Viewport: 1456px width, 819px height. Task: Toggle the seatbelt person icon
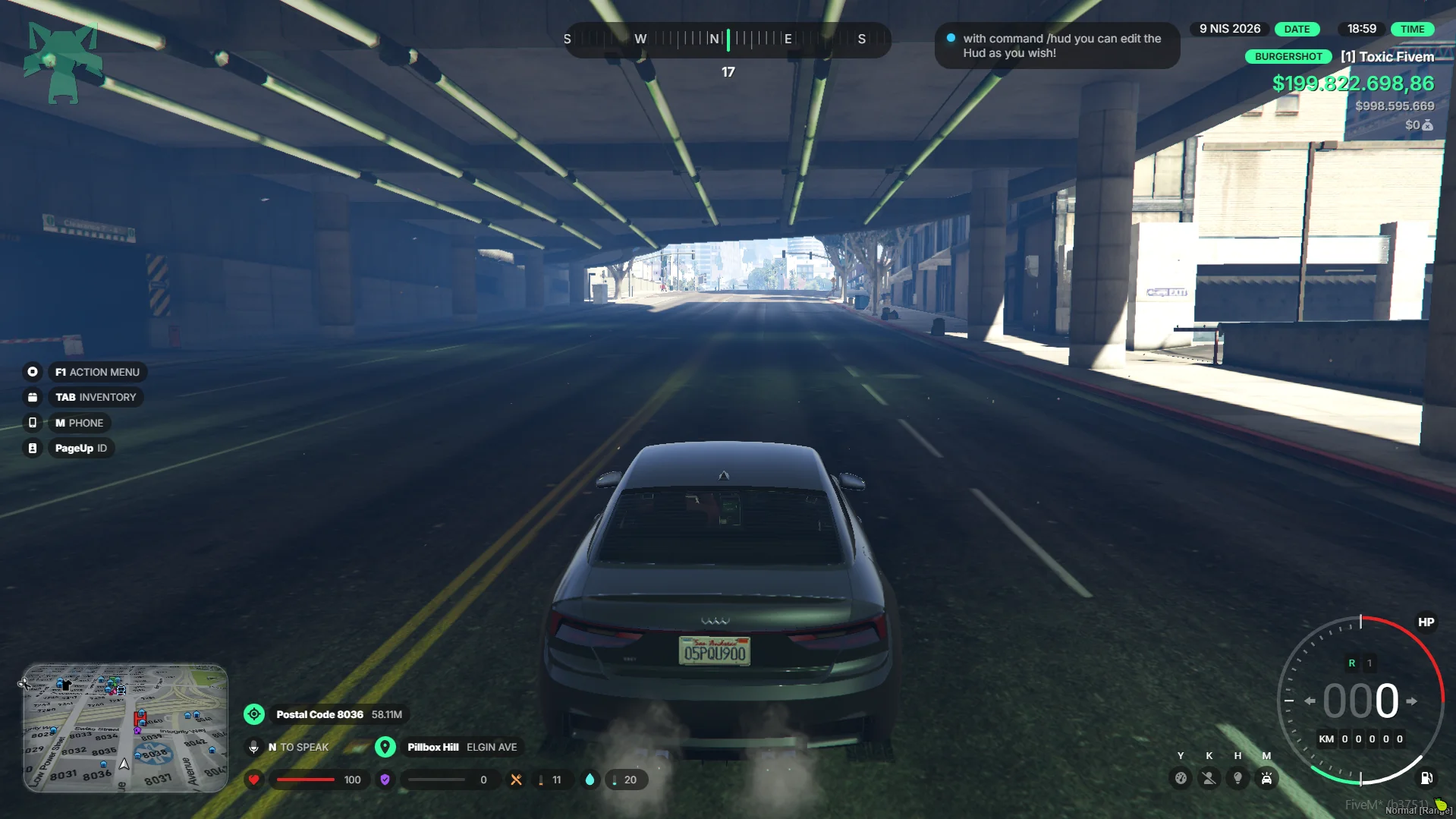click(x=1209, y=778)
